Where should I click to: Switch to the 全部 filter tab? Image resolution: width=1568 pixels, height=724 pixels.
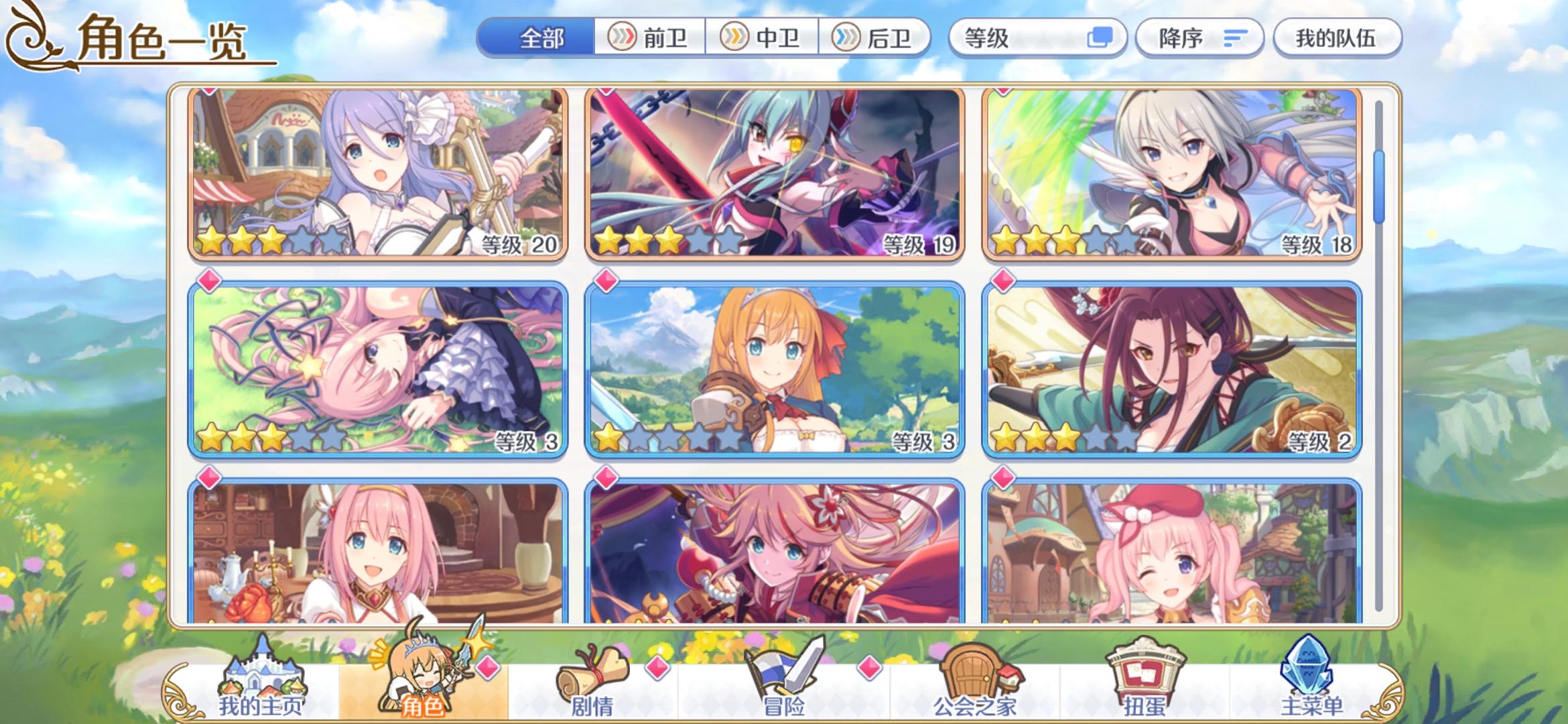pos(541,39)
